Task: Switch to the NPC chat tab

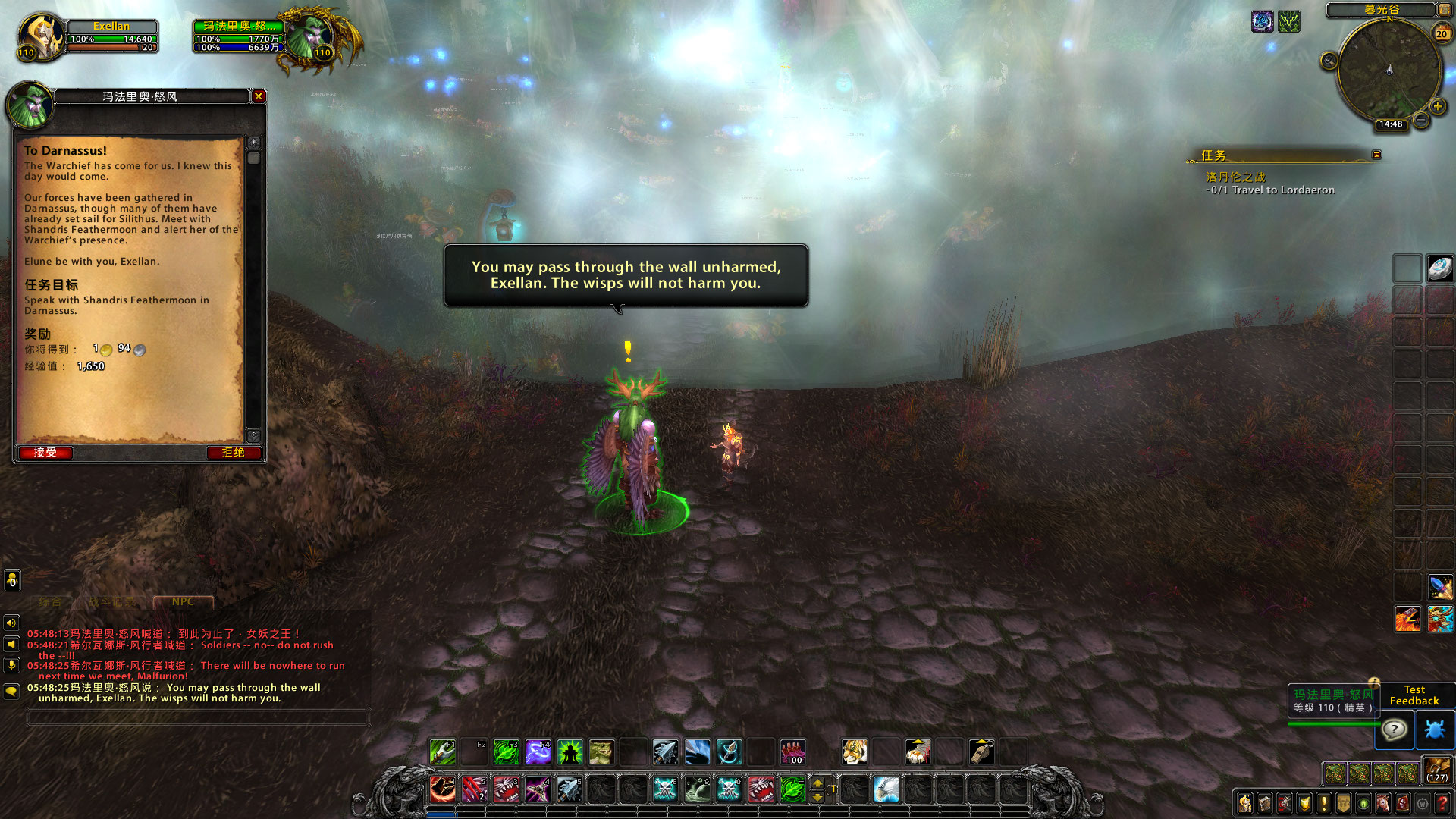Action: point(183,601)
